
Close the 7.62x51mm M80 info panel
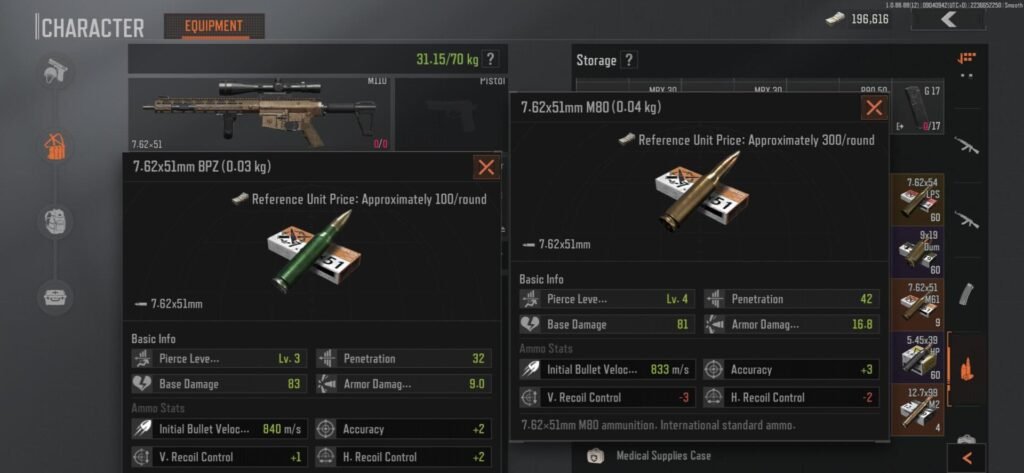tap(874, 108)
